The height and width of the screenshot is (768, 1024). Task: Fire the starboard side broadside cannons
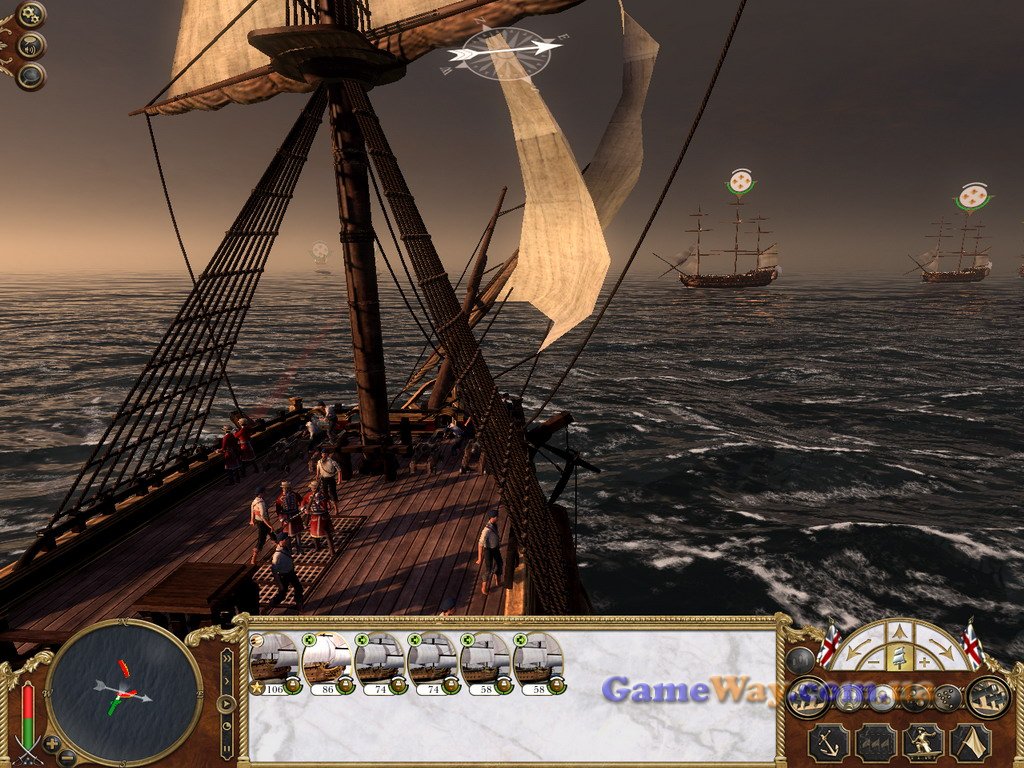click(x=988, y=697)
